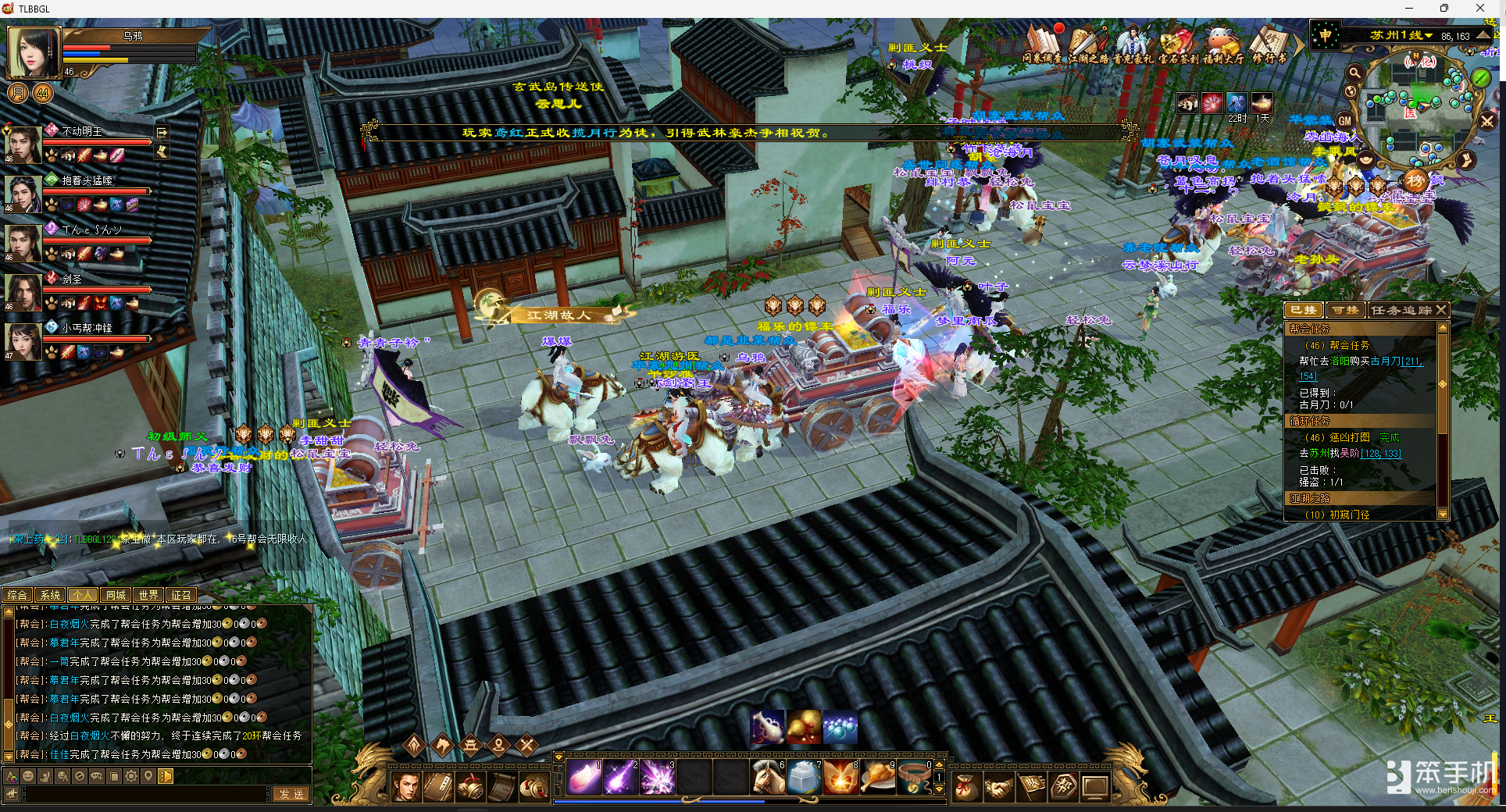Open the chat emoji smiley picker

click(28, 776)
